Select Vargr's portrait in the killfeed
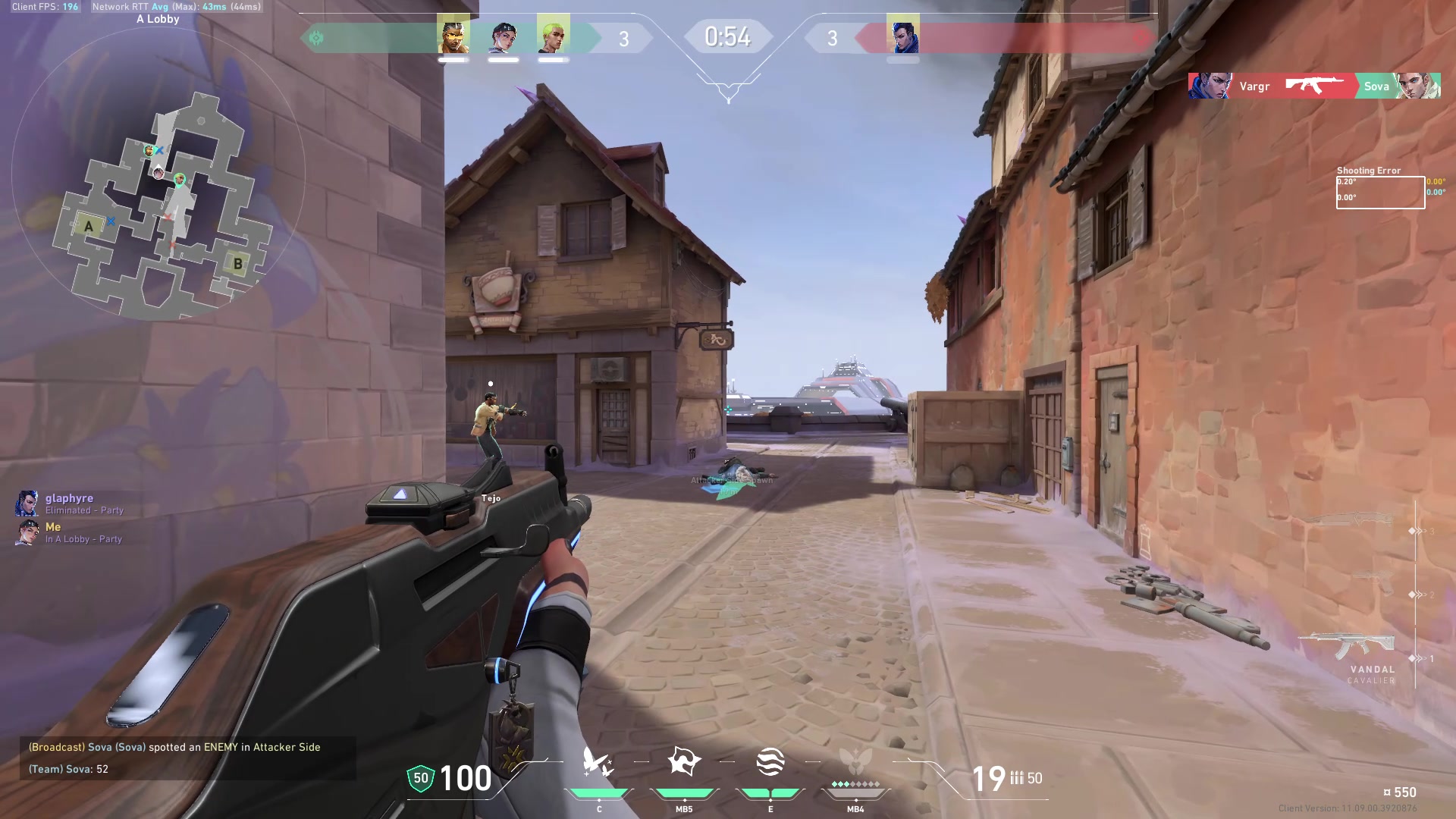The height and width of the screenshot is (819, 1456). 1212,85
